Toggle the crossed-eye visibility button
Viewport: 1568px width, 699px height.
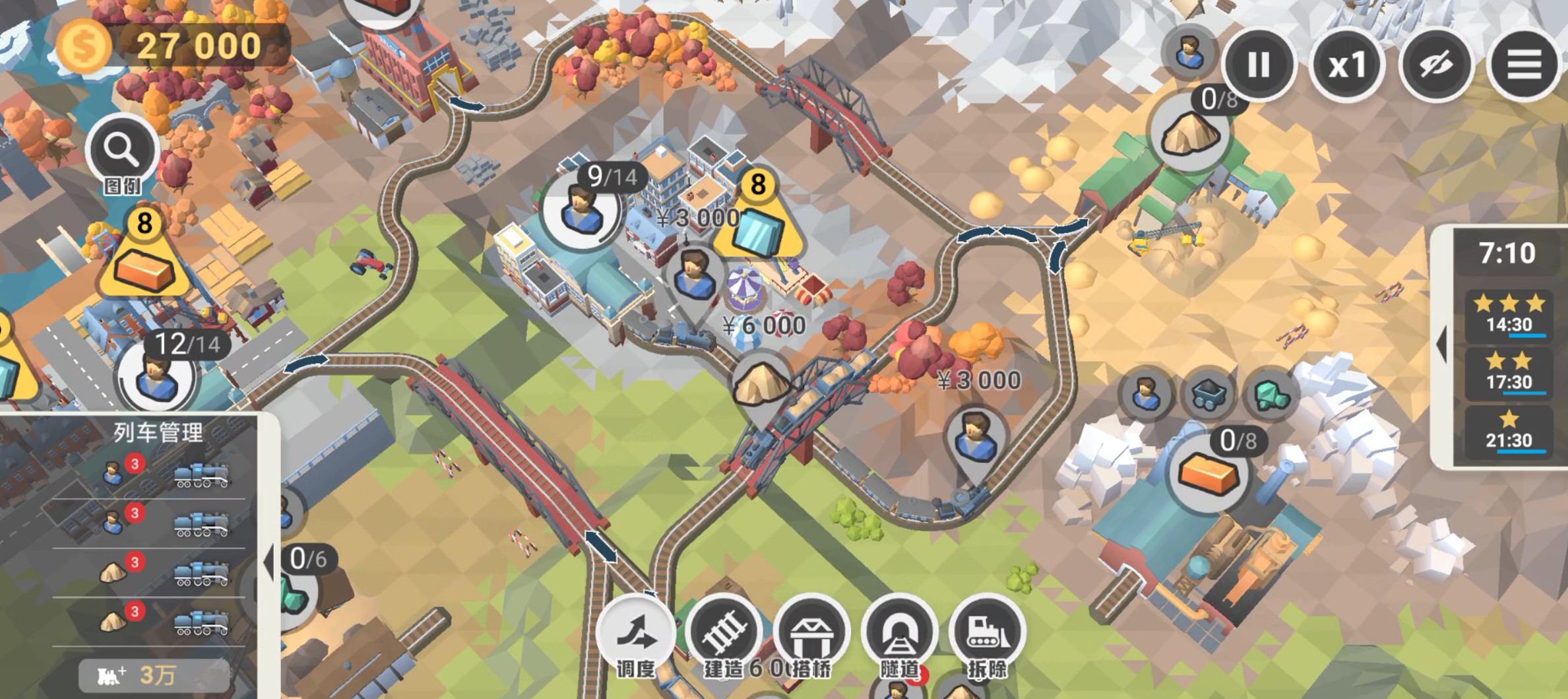click(1435, 65)
